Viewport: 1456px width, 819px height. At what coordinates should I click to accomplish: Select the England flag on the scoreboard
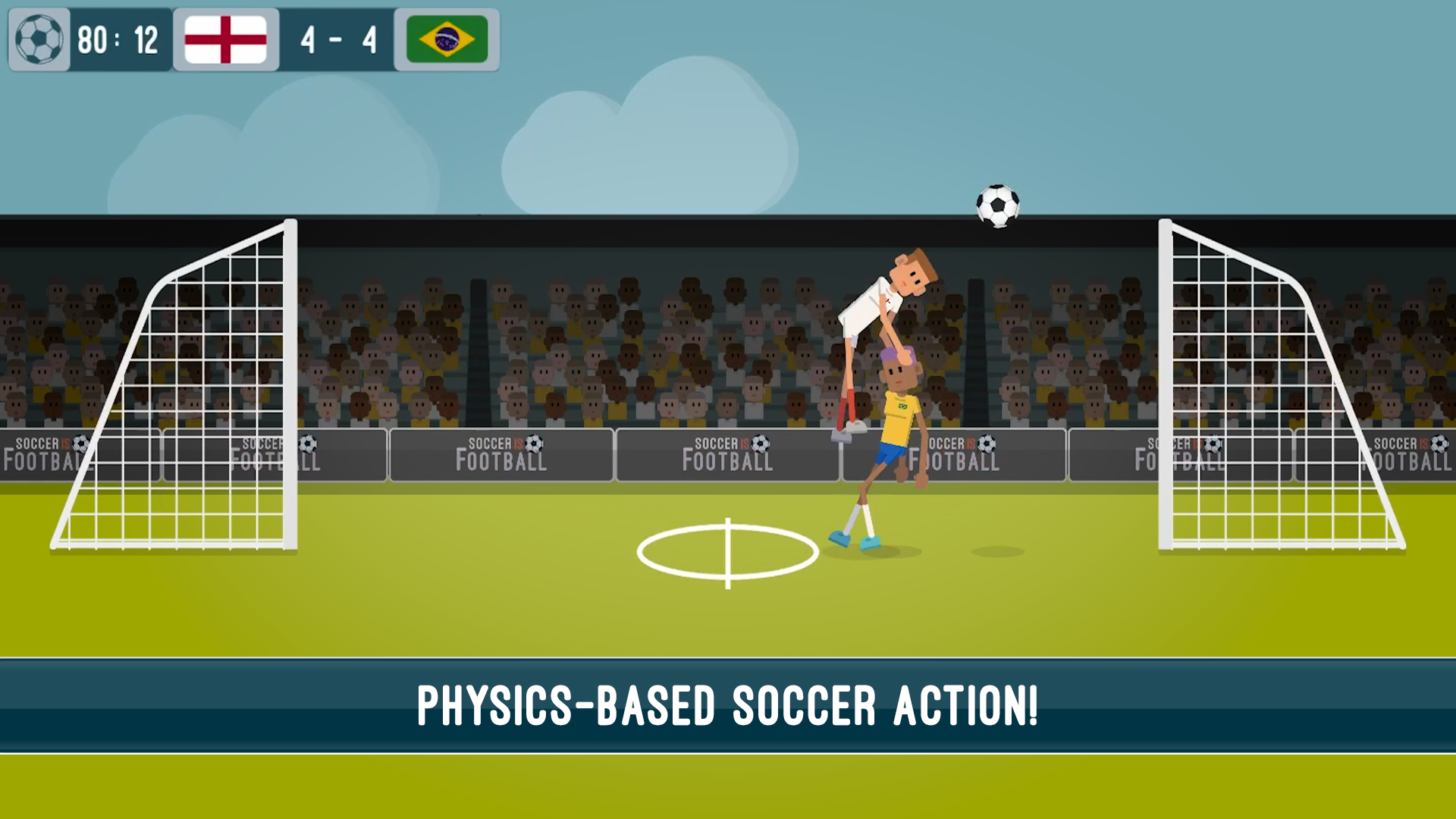coord(226,39)
